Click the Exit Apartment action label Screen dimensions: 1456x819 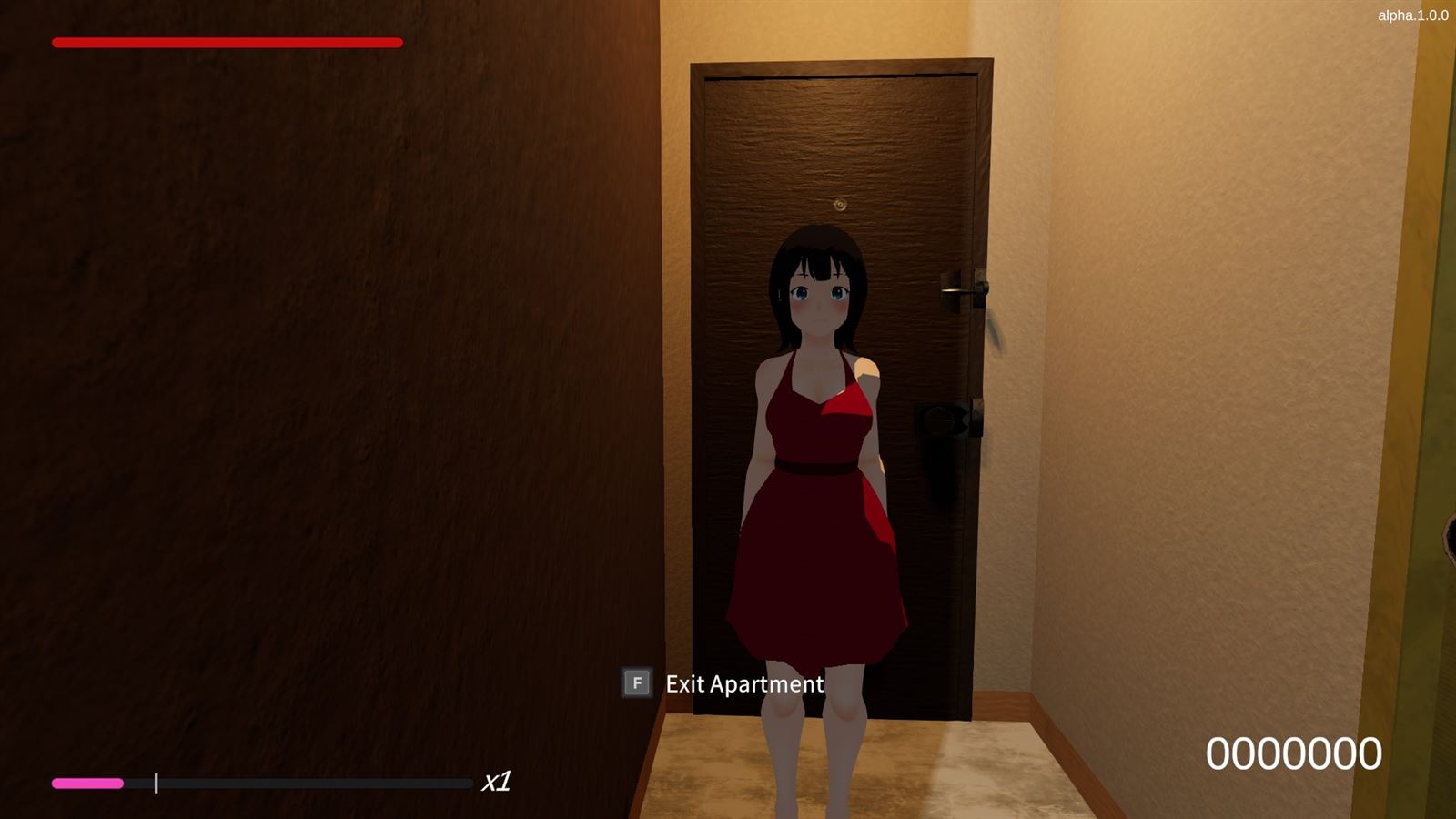(743, 684)
